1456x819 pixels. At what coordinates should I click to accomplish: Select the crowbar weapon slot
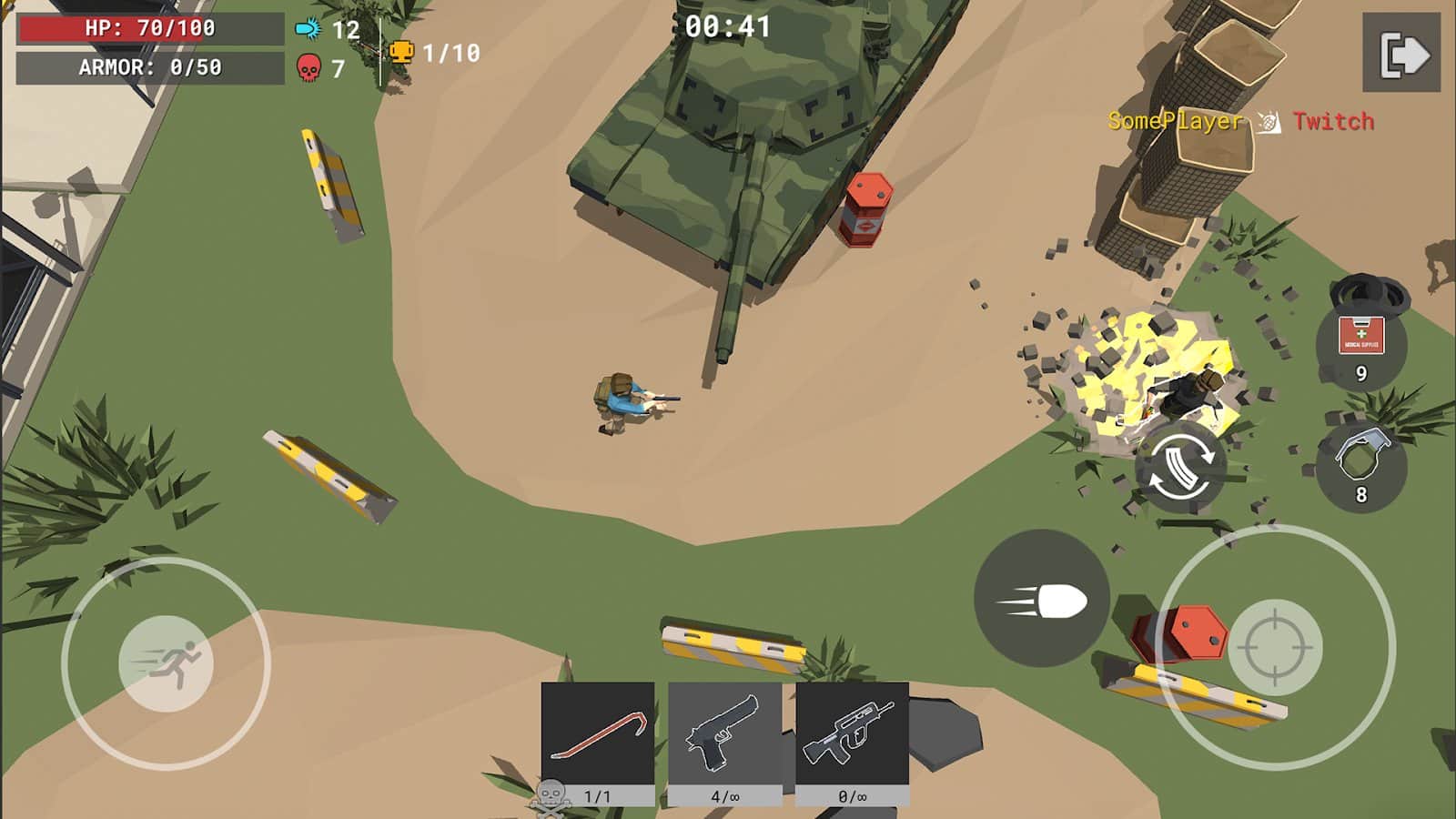(x=598, y=735)
